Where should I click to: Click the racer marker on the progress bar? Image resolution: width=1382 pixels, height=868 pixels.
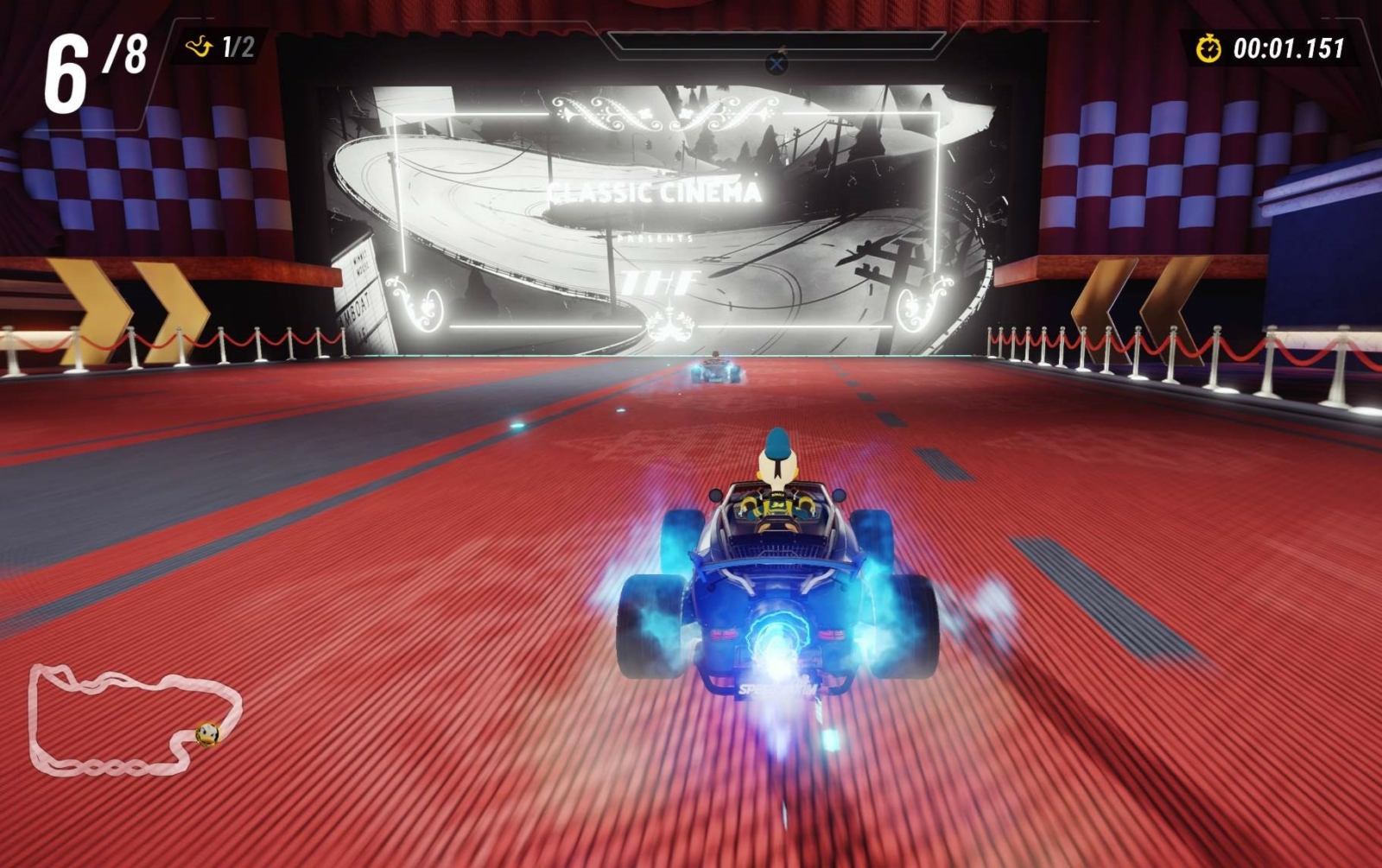777,62
